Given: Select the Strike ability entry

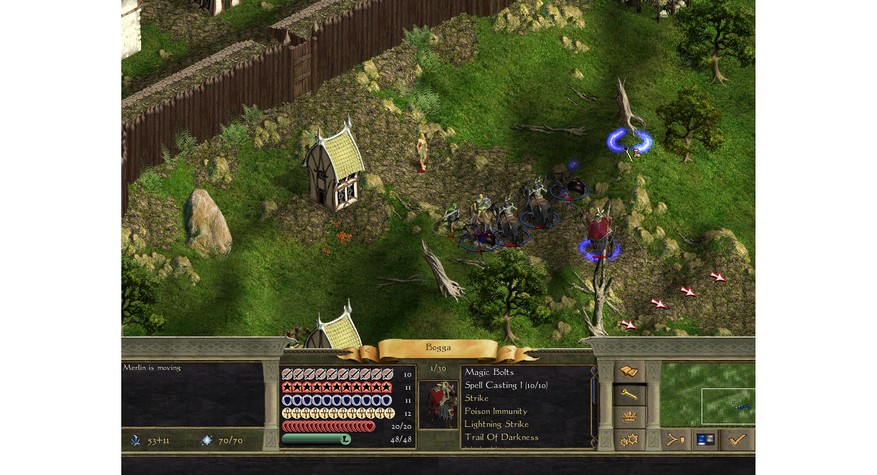Looking at the screenshot, I should point(477,398).
